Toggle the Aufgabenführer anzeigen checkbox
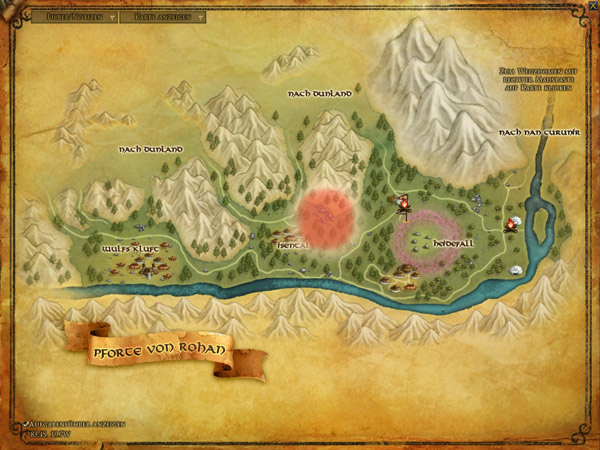Screen dimensions: 600x450 (x=25, y=425)
